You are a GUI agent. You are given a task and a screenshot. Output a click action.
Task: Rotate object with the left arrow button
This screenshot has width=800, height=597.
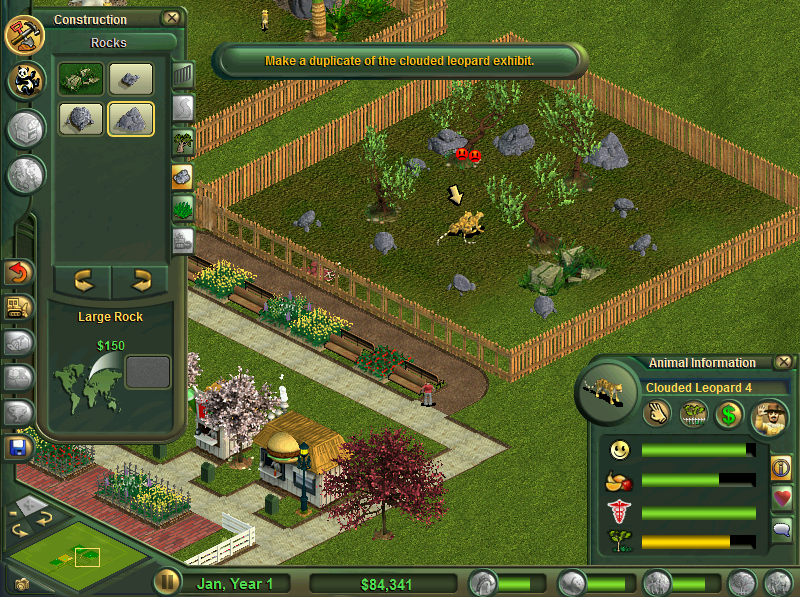82,279
